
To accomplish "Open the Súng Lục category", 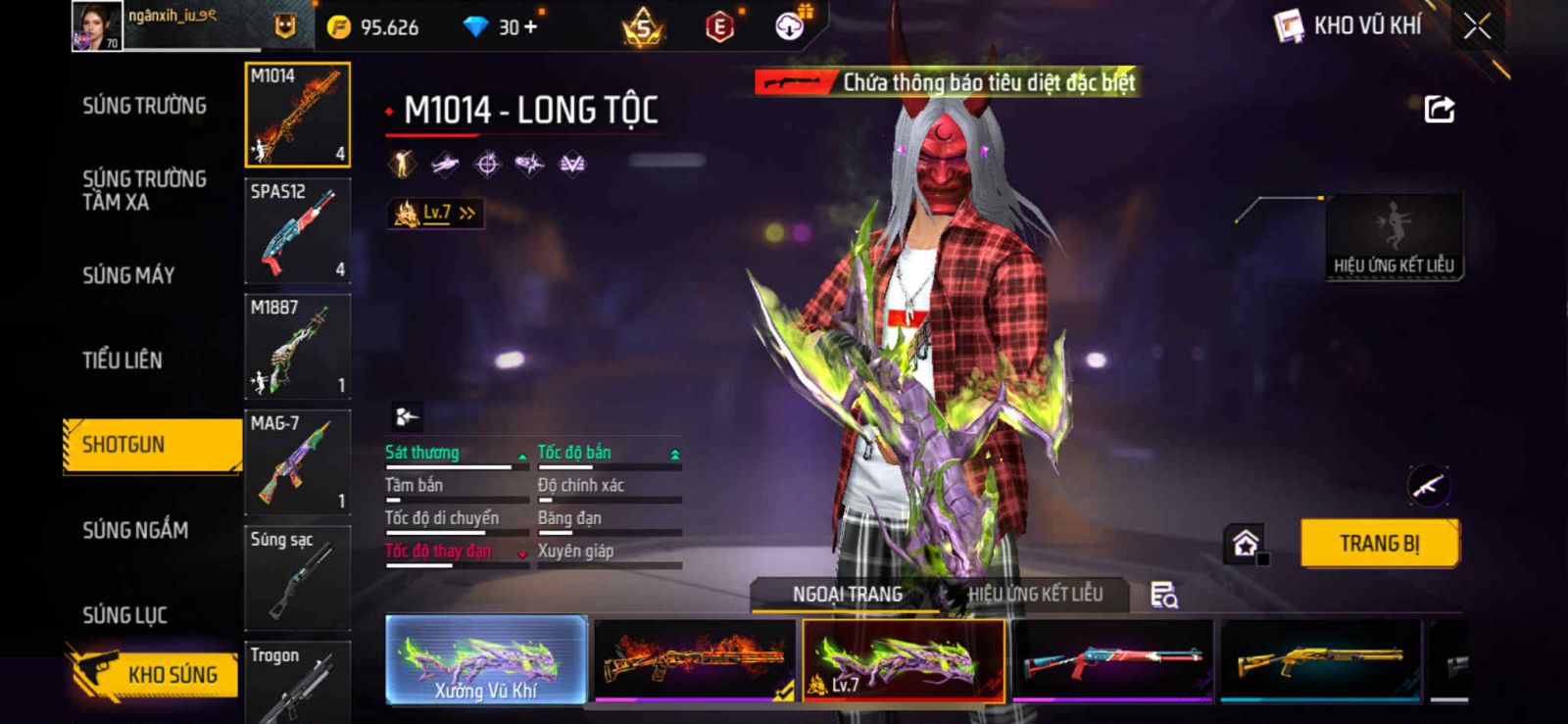I will (124, 615).
